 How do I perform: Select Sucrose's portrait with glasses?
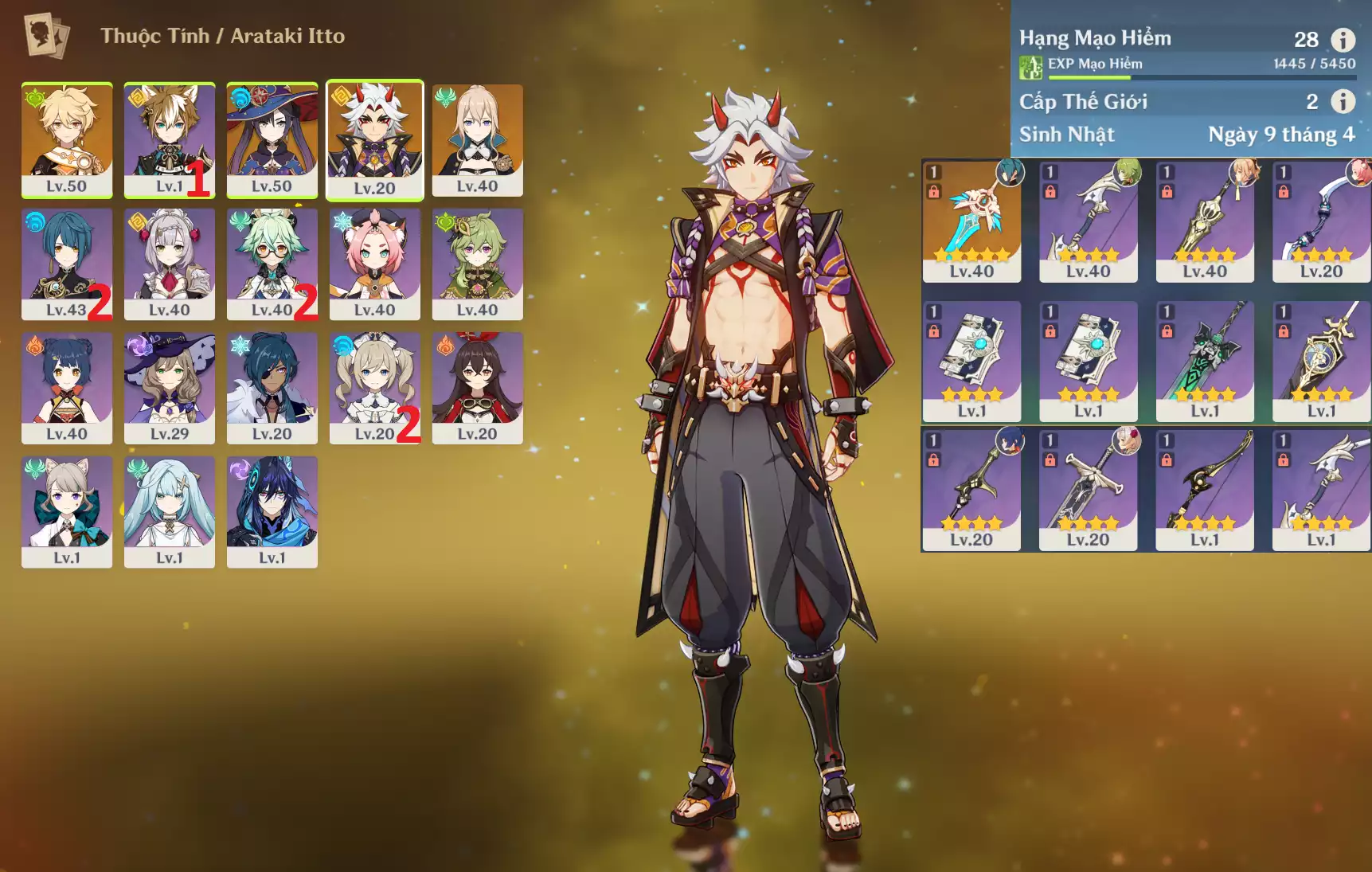(272, 264)
